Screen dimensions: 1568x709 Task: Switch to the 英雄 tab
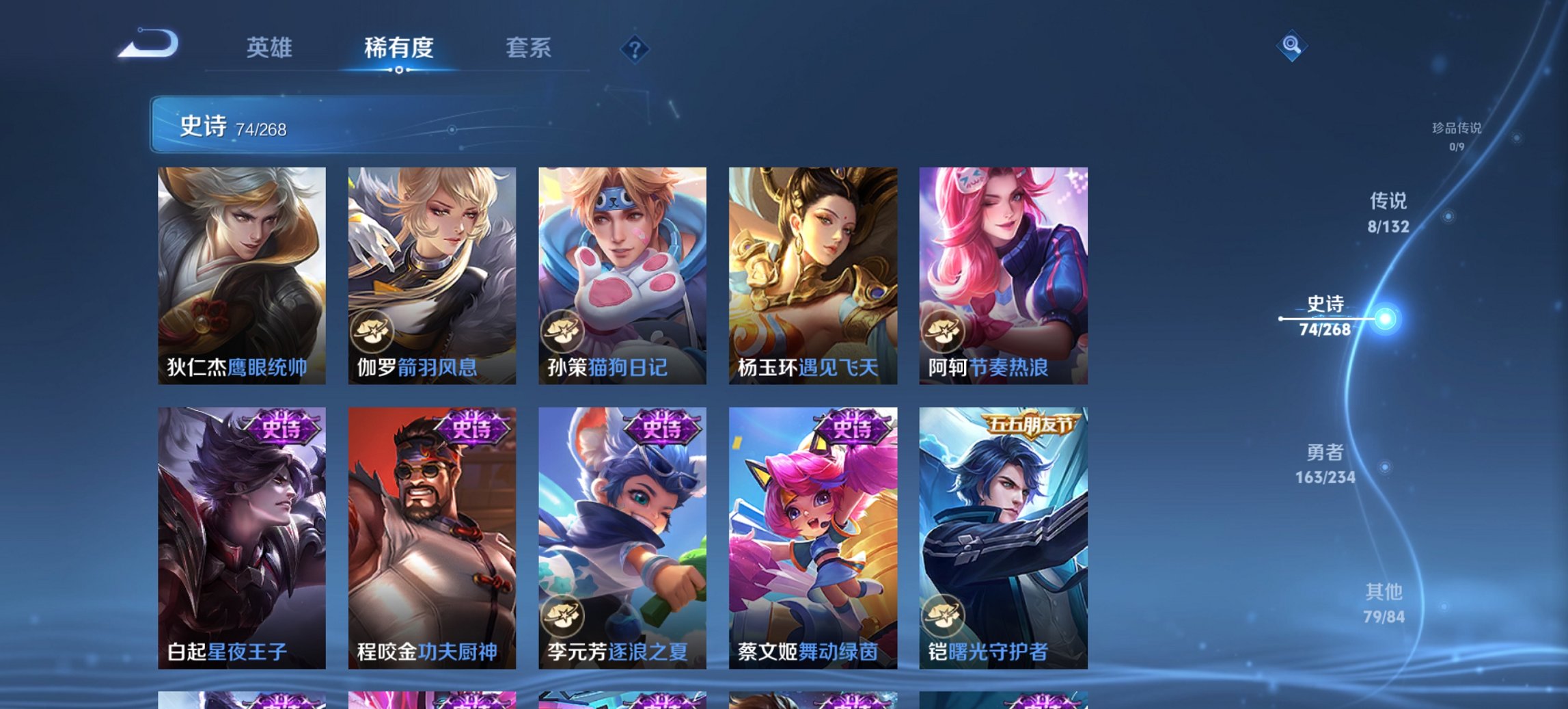point(270,48)
